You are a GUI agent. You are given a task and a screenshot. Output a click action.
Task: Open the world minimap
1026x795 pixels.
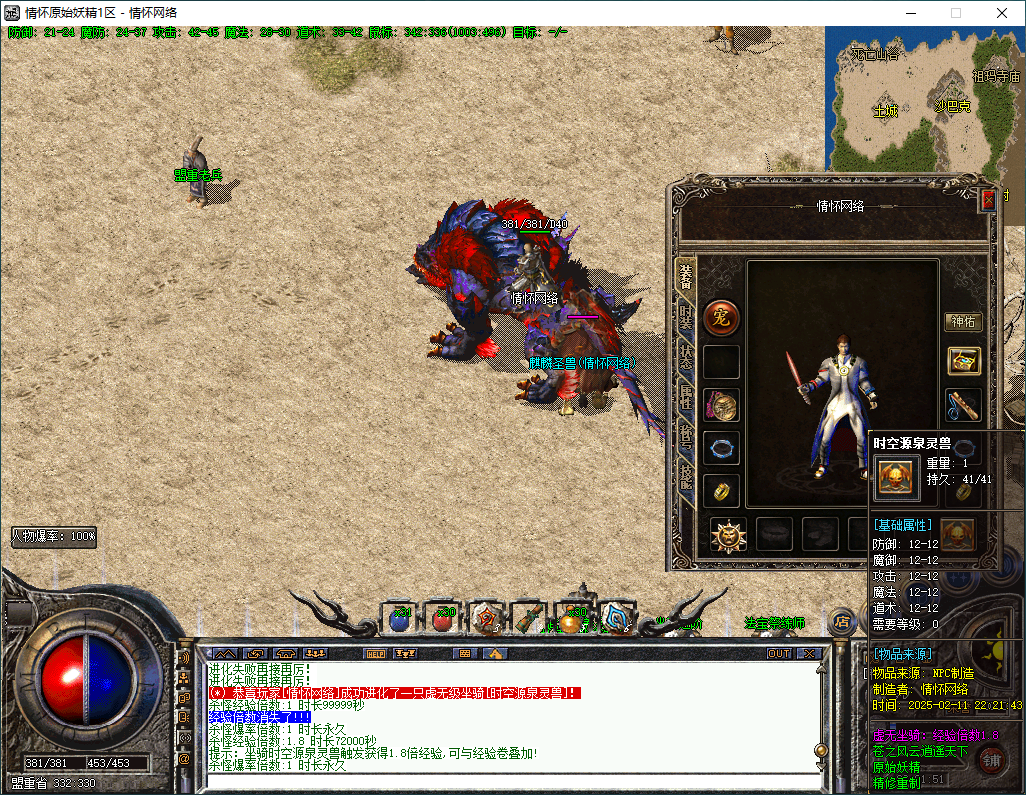point(924,95)
